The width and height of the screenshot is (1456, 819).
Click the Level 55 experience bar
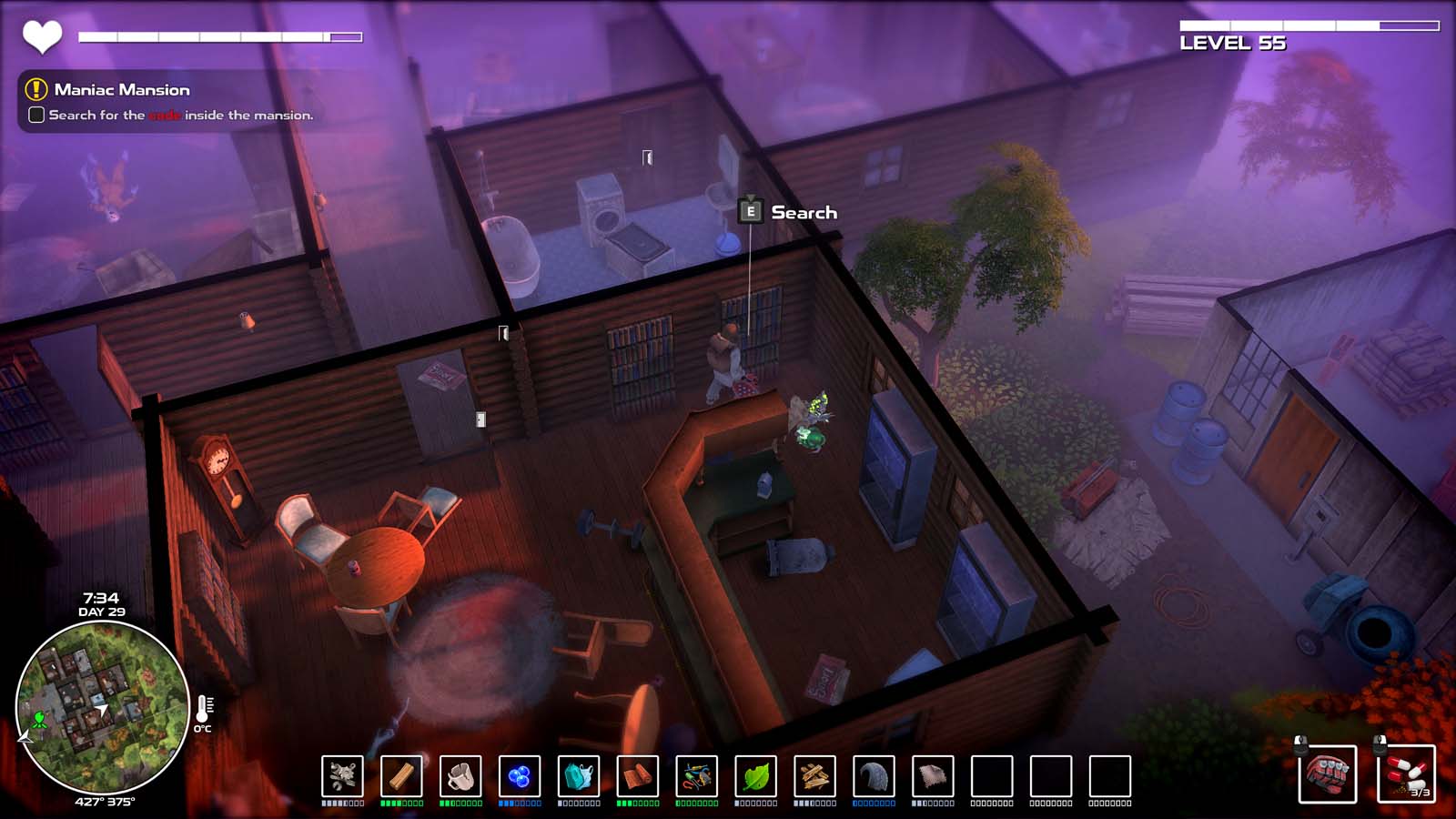1310,23
